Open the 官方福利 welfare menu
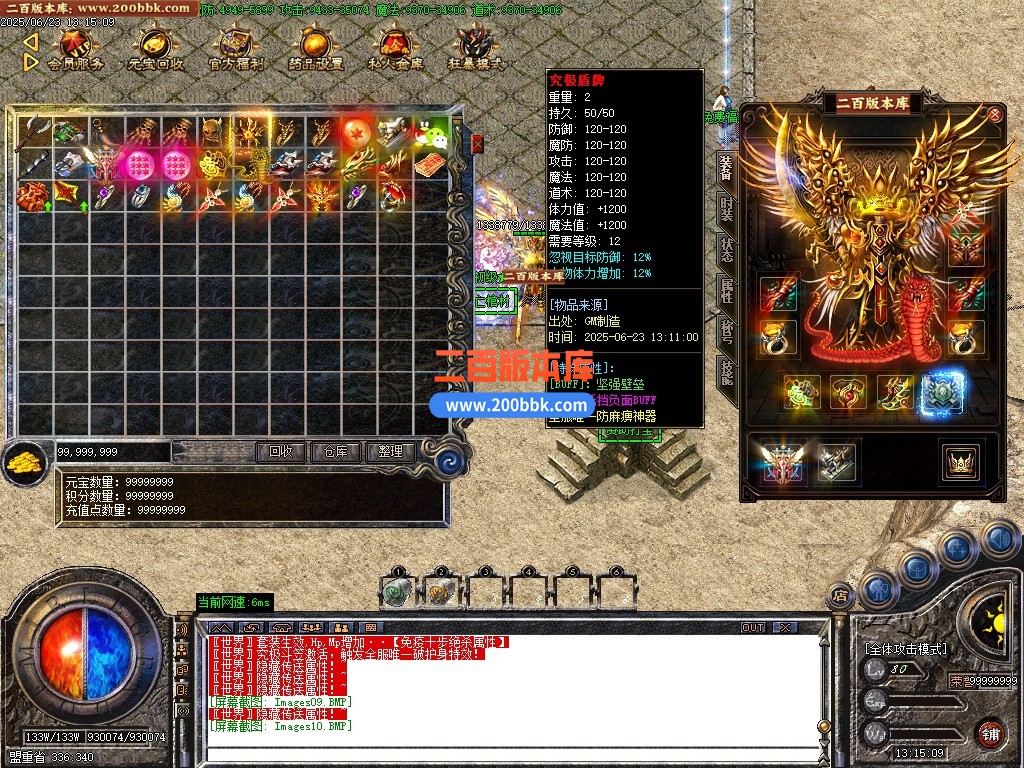The image size is (1024, 768). tap(236, 49)
